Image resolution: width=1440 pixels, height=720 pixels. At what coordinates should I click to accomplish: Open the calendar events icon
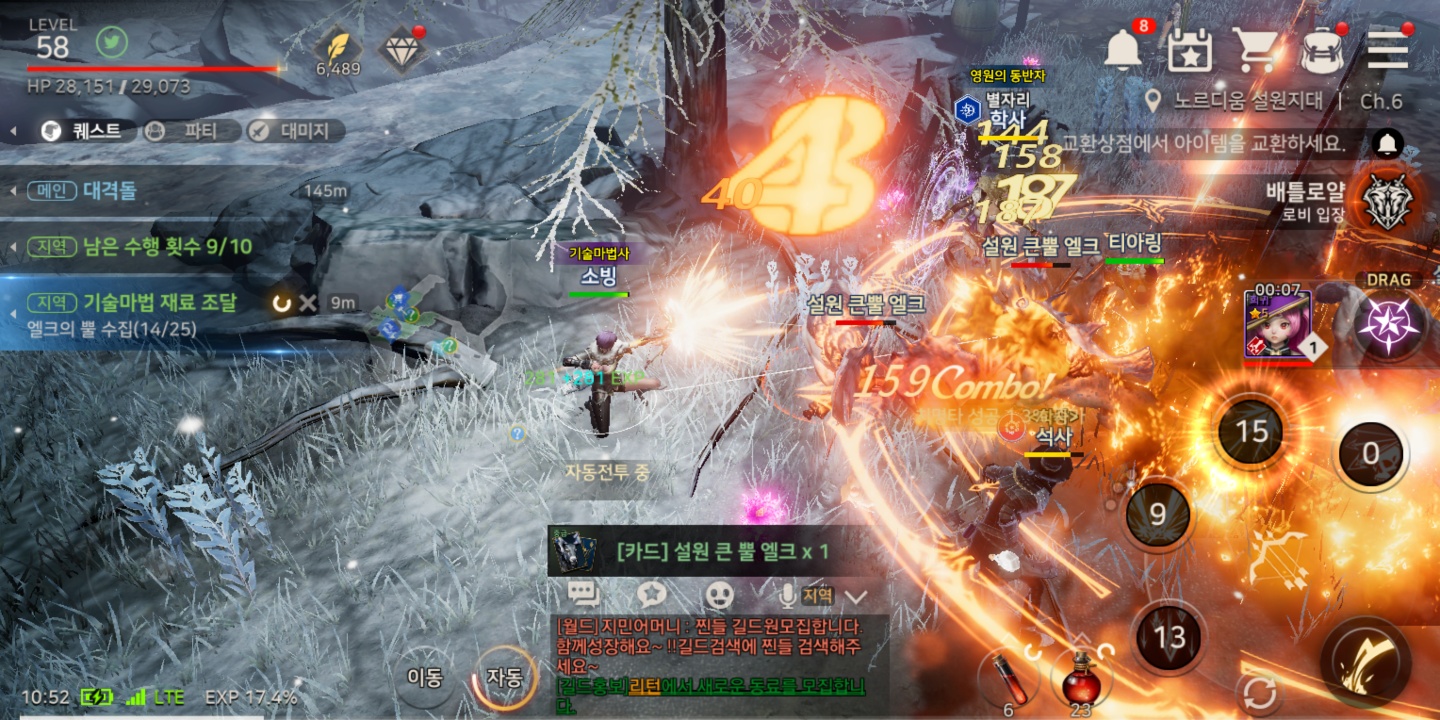pos(1190,48)
